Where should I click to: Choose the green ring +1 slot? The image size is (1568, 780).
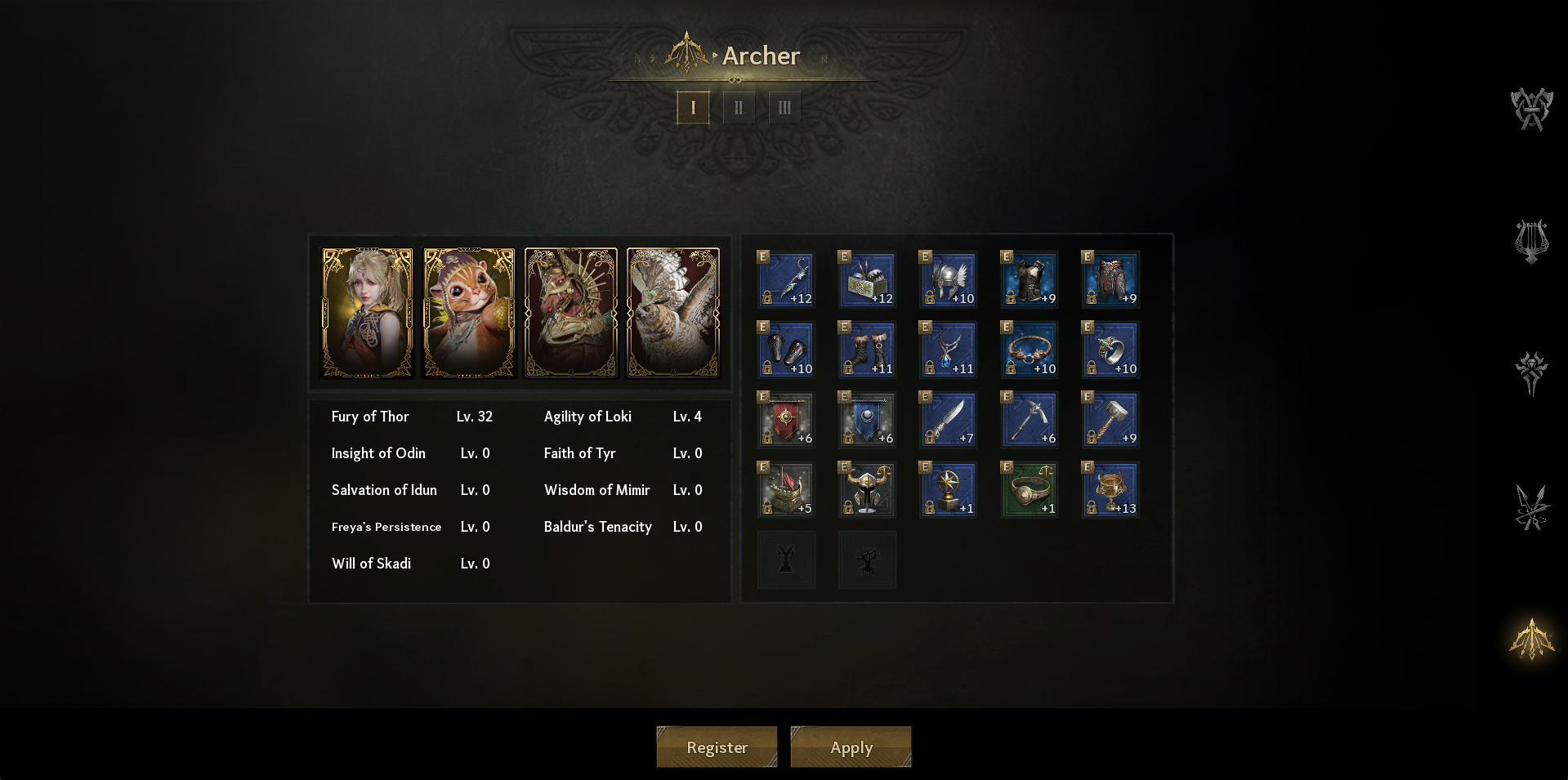click(1030, 490)
